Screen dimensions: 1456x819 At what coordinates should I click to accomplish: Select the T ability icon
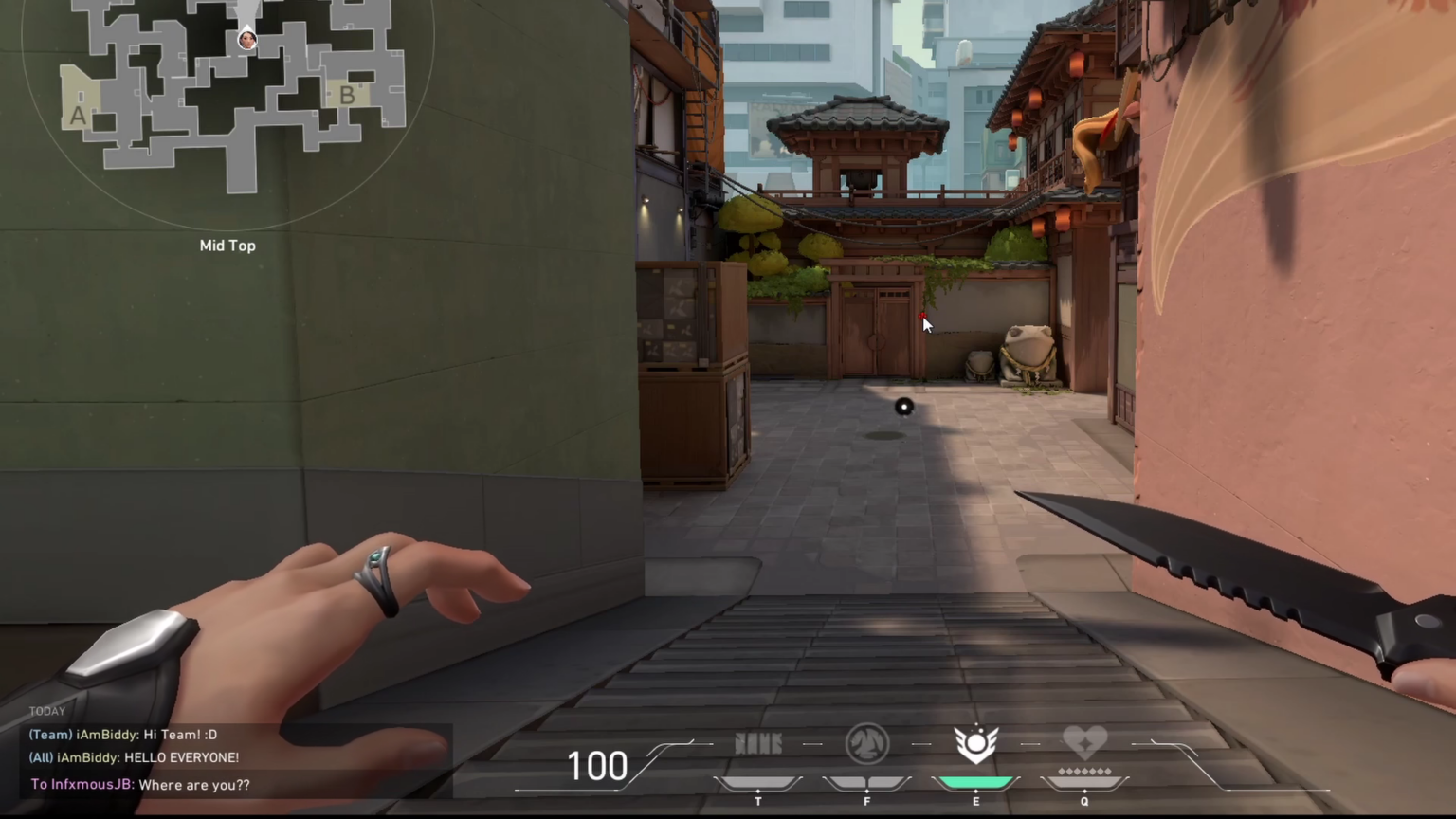pyautogui.click(x=757, y=743)
